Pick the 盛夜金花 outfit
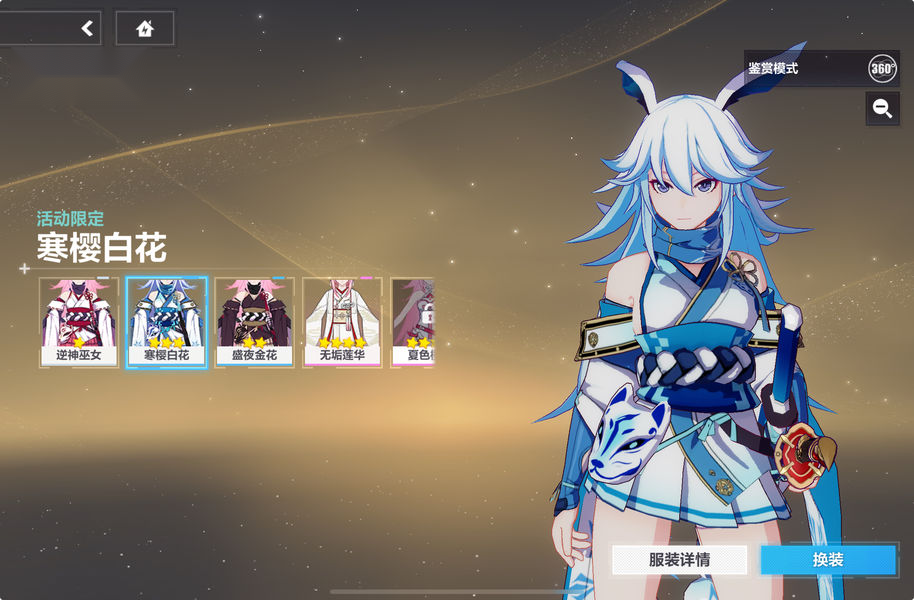 click(x=253, y=322)
